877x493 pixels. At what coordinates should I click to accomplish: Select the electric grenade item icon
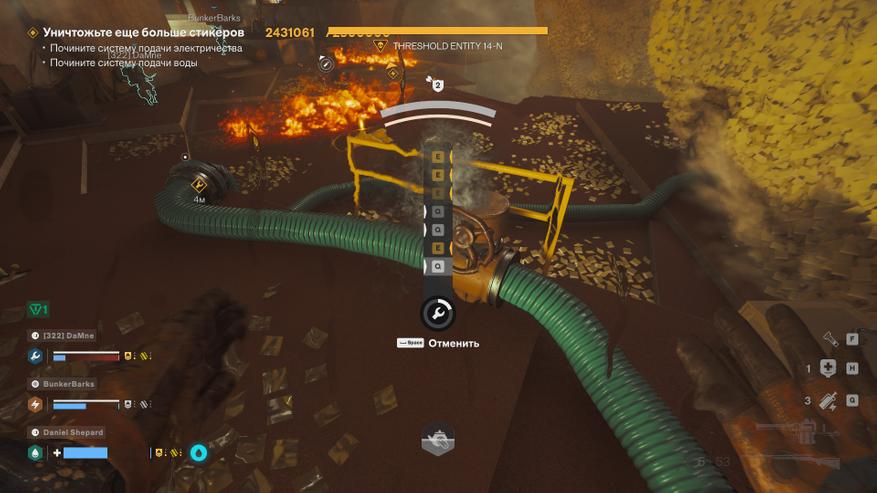tap(827, 400)
